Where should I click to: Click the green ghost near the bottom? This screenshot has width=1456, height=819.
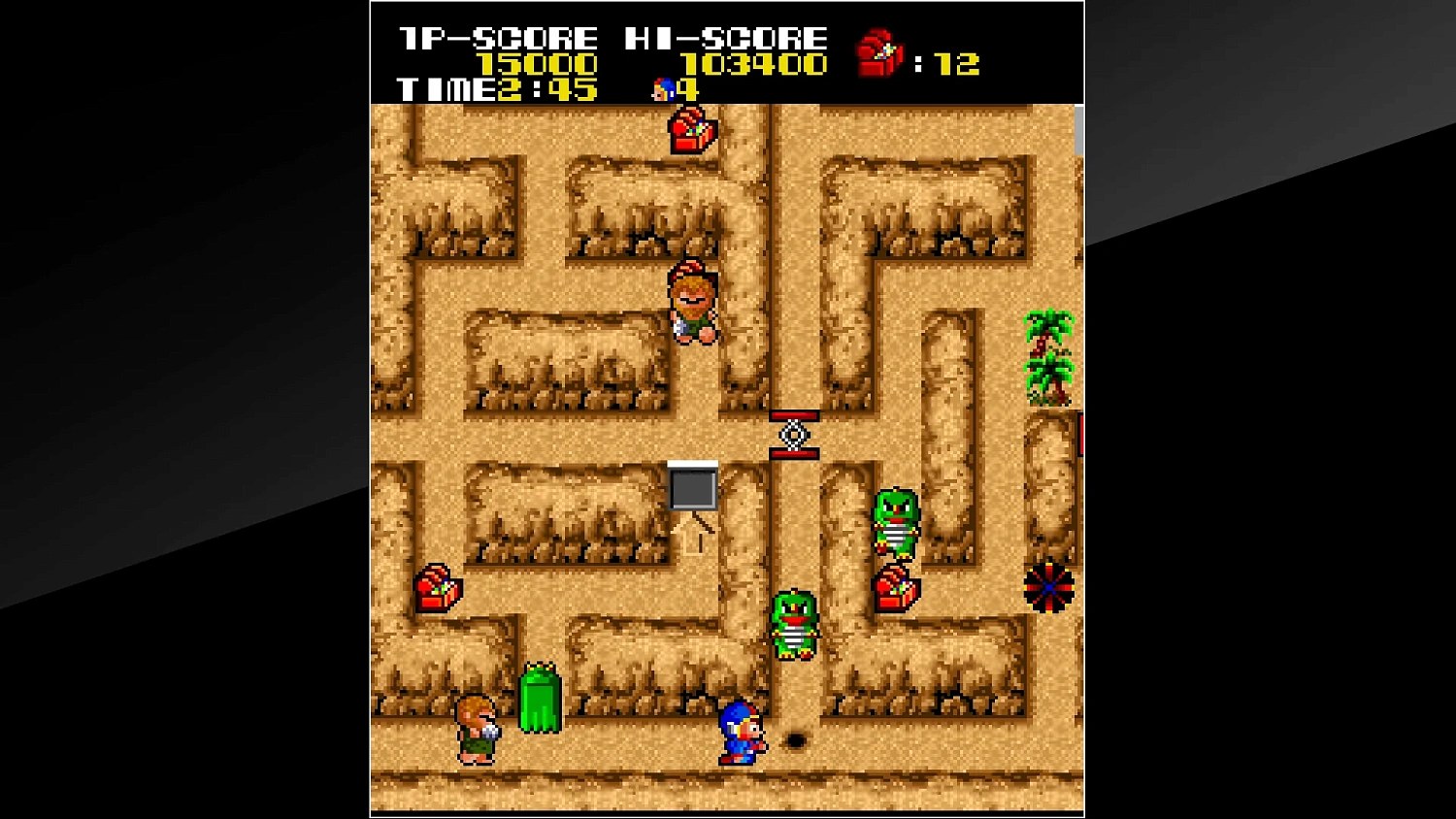[x=540, y=699]
